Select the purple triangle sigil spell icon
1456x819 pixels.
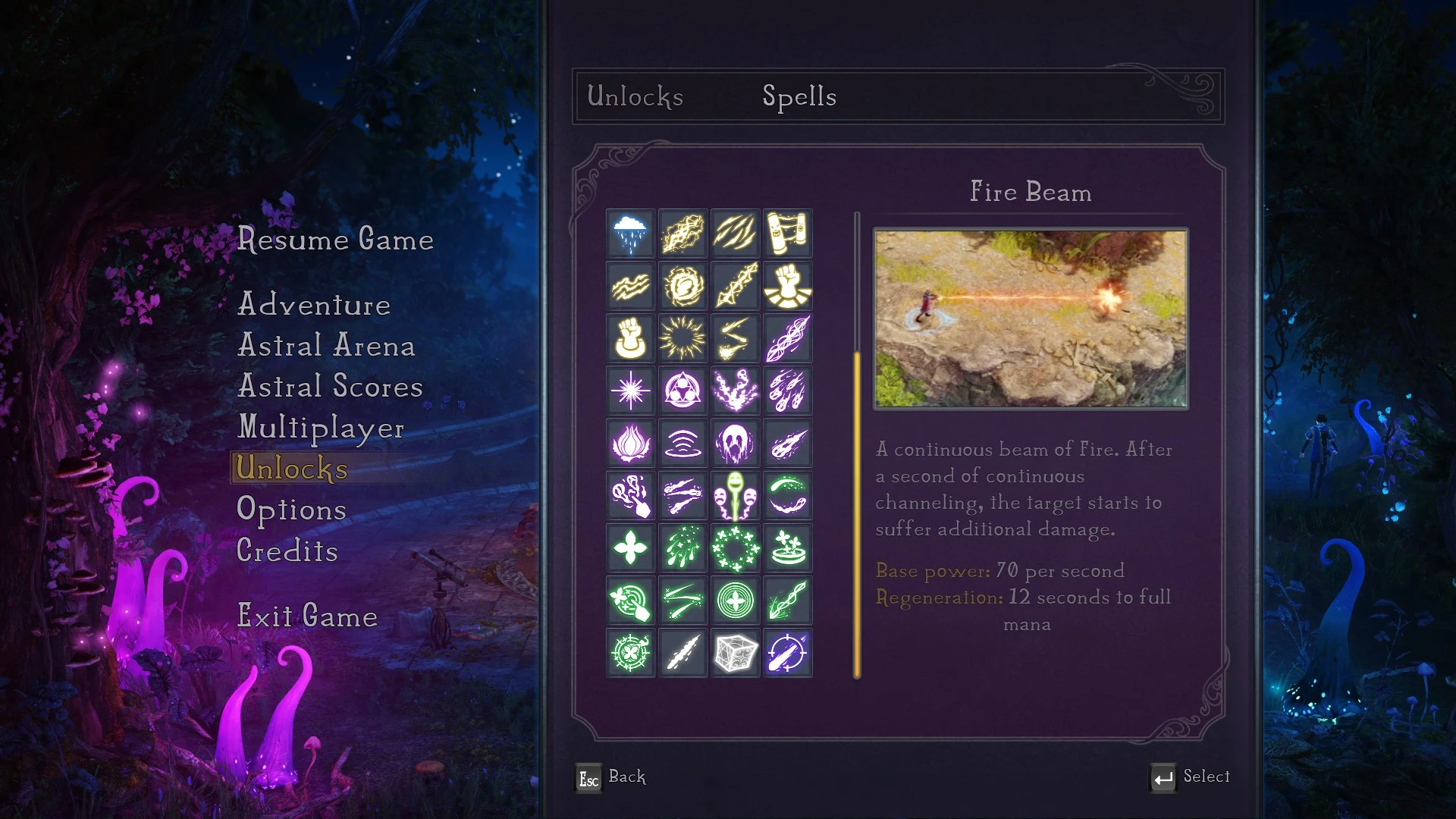pos(682,391)
